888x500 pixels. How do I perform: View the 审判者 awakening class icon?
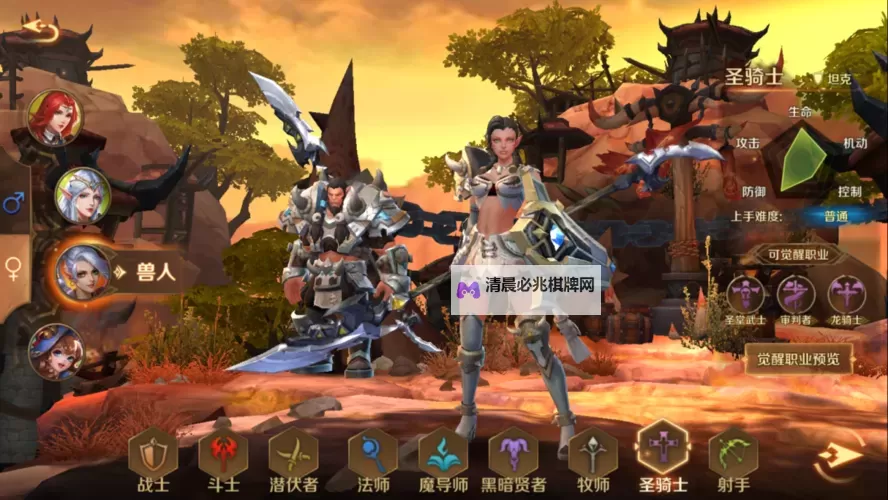click(795, 295)
